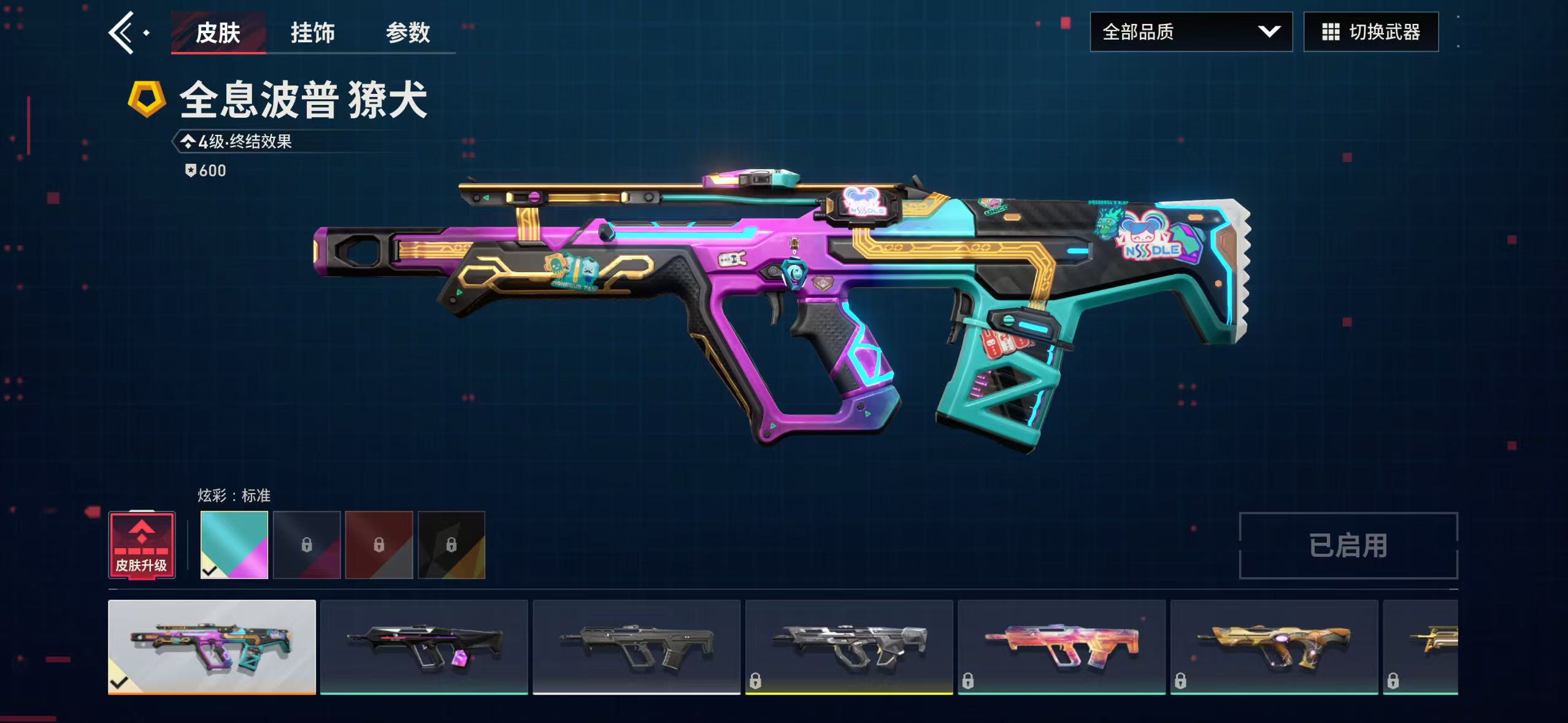Pick the locked silver-white skin thumbnail
The width and height of the screenshot is (1568, 723).
[849, 646]
